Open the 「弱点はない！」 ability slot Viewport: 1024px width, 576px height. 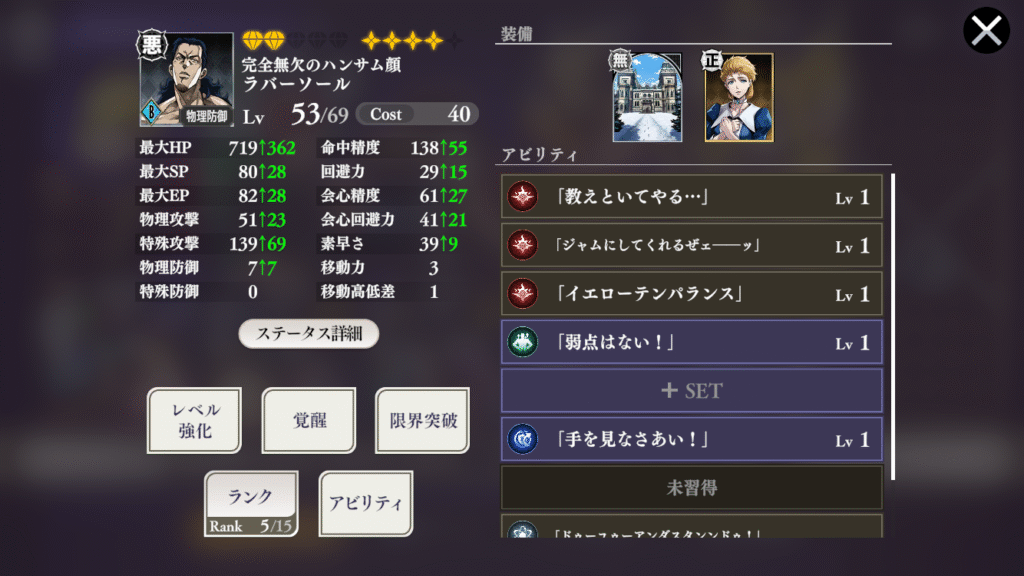point(691,343)
